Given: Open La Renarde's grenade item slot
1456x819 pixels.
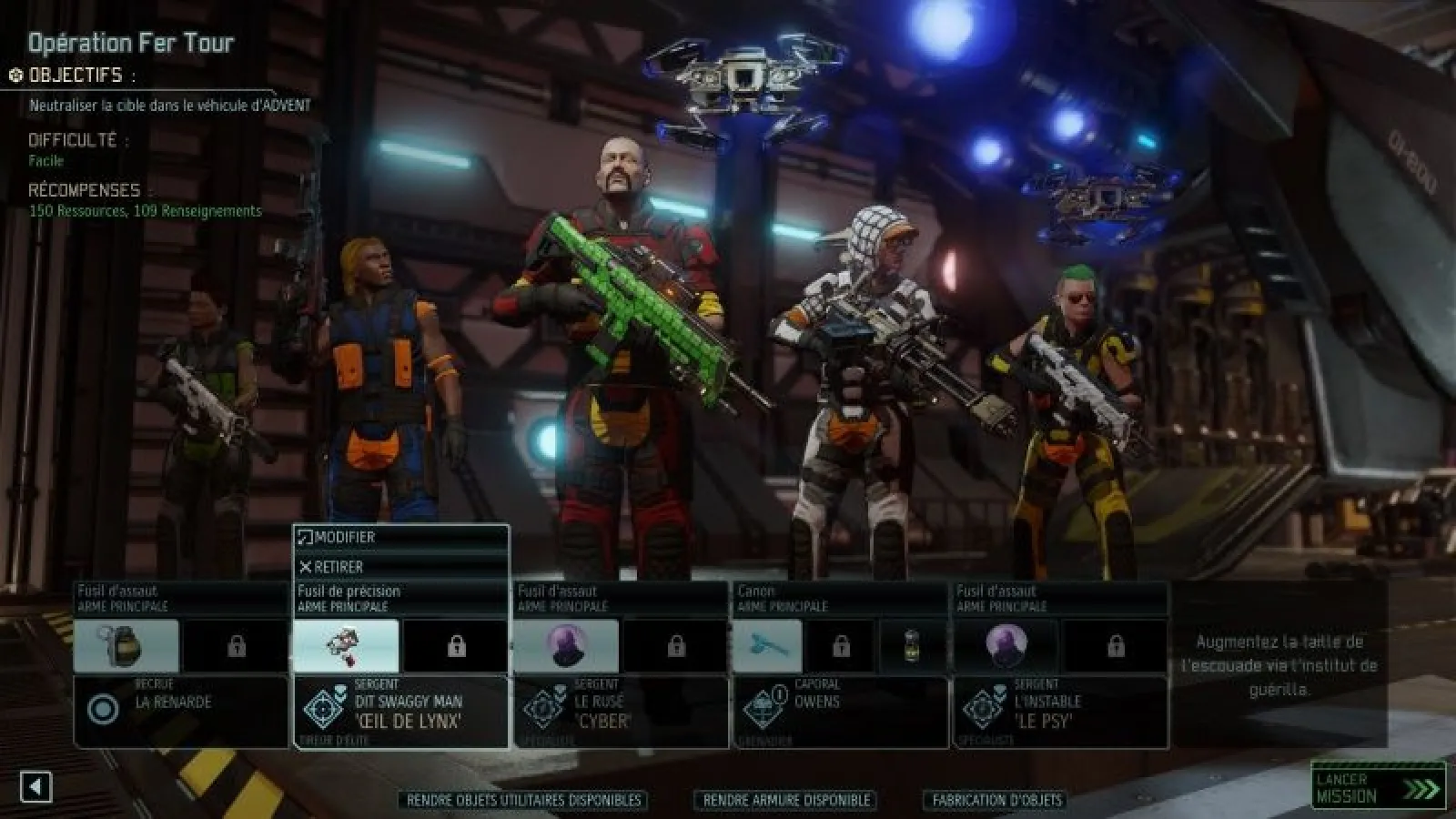Looking at the screenshot, I should [126, 646].
